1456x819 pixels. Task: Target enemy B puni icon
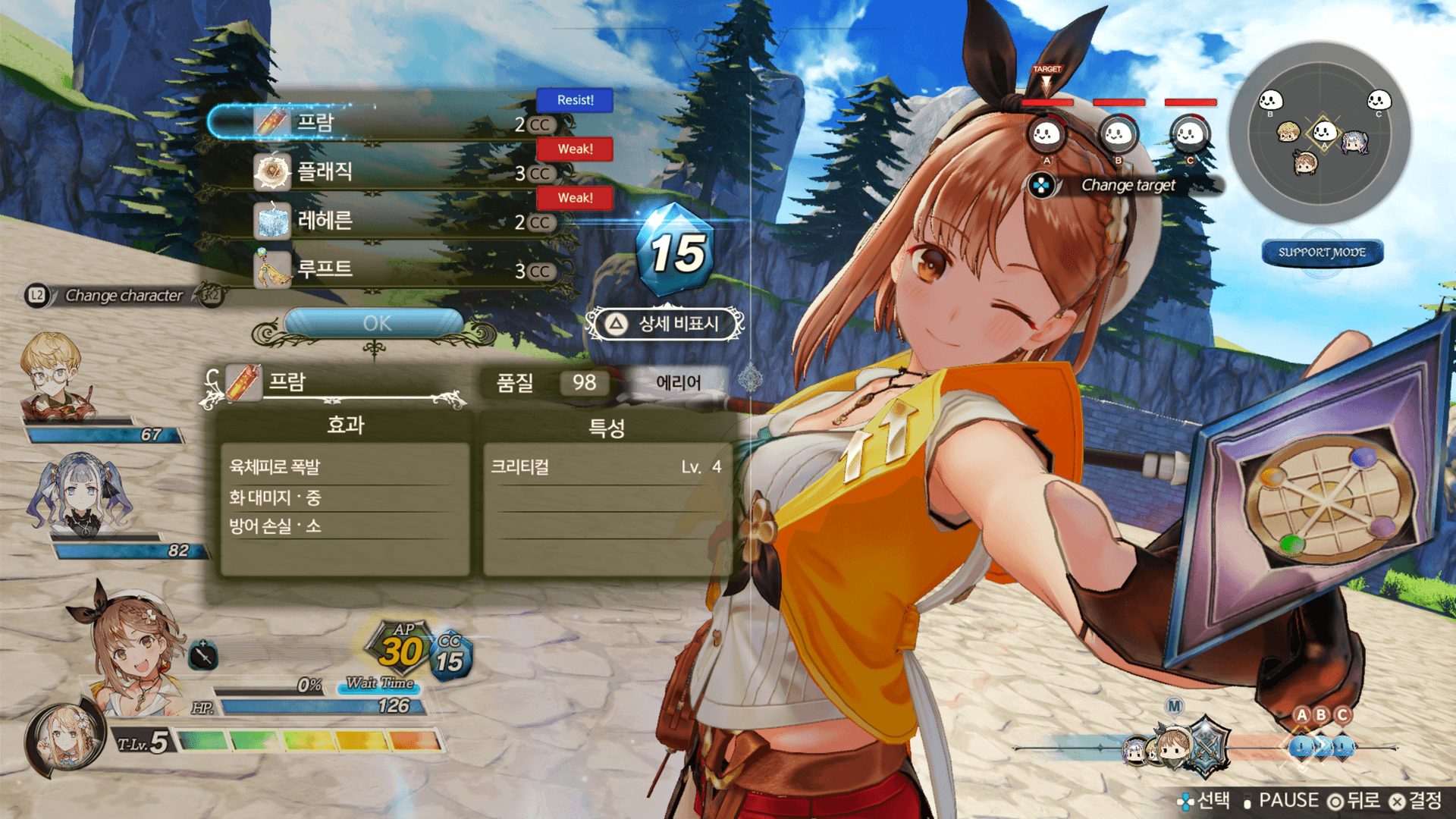click(x=1118, y=134)
